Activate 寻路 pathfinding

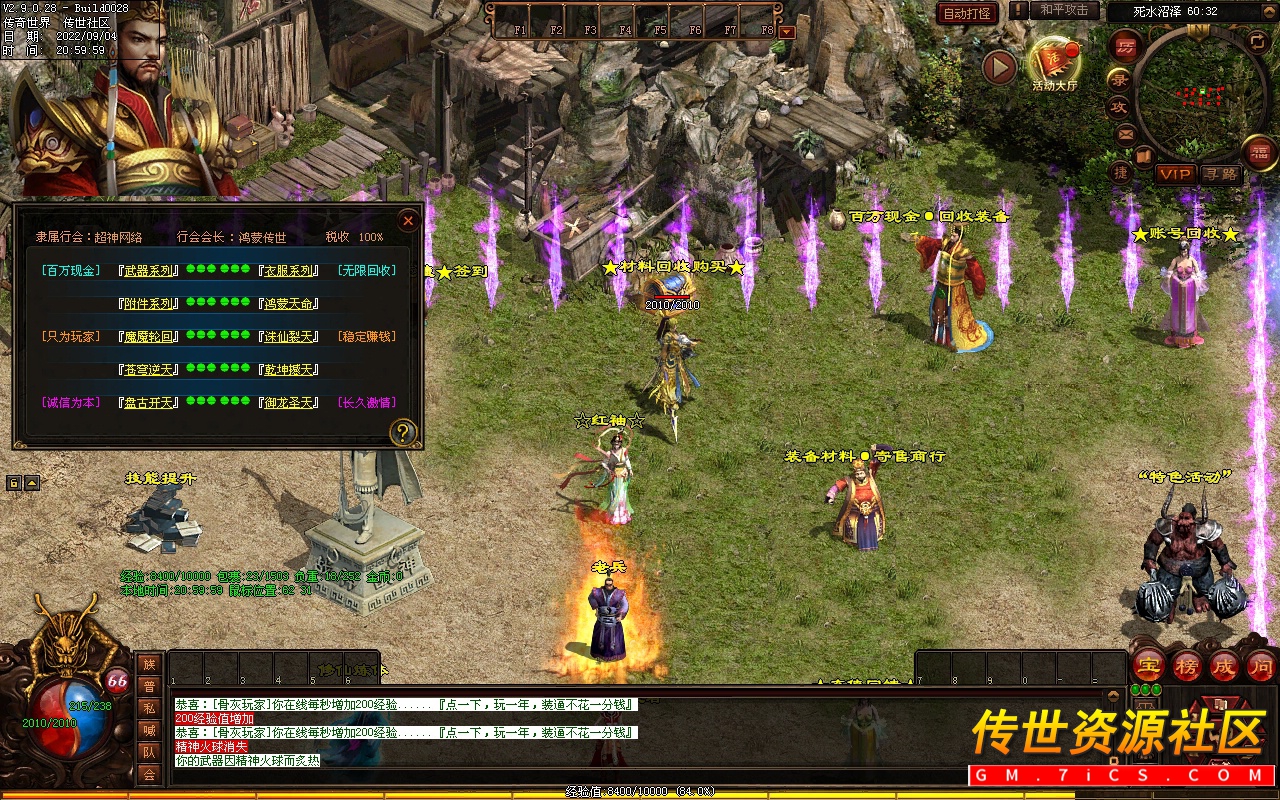point(1219,174)
